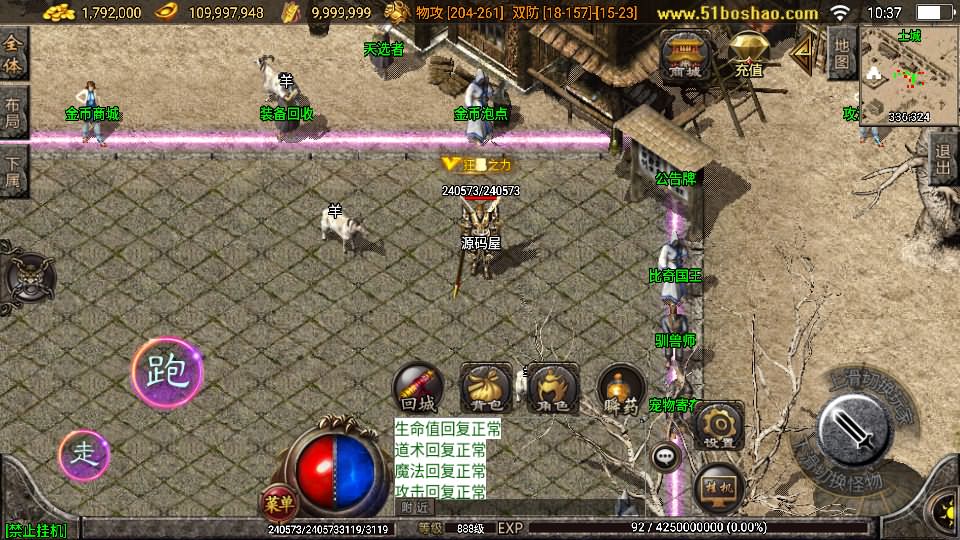Image resolution: width=960 pixels, height=540 pixels.
Task: Use the 回城 return-to-town scroll
Action: pyautogui.click(x=418, y=387)
